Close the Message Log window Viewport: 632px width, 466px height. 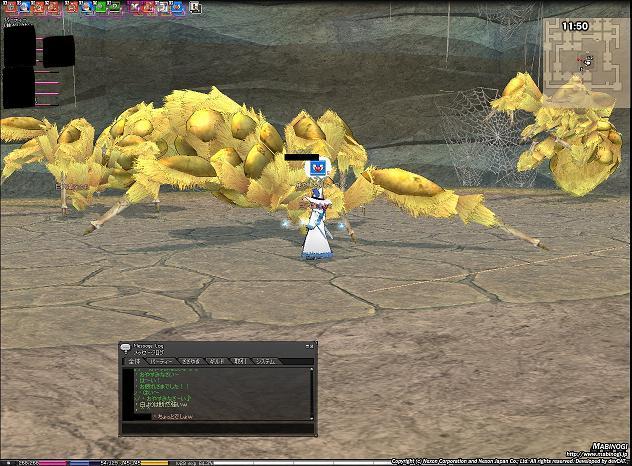pos(310,346)
